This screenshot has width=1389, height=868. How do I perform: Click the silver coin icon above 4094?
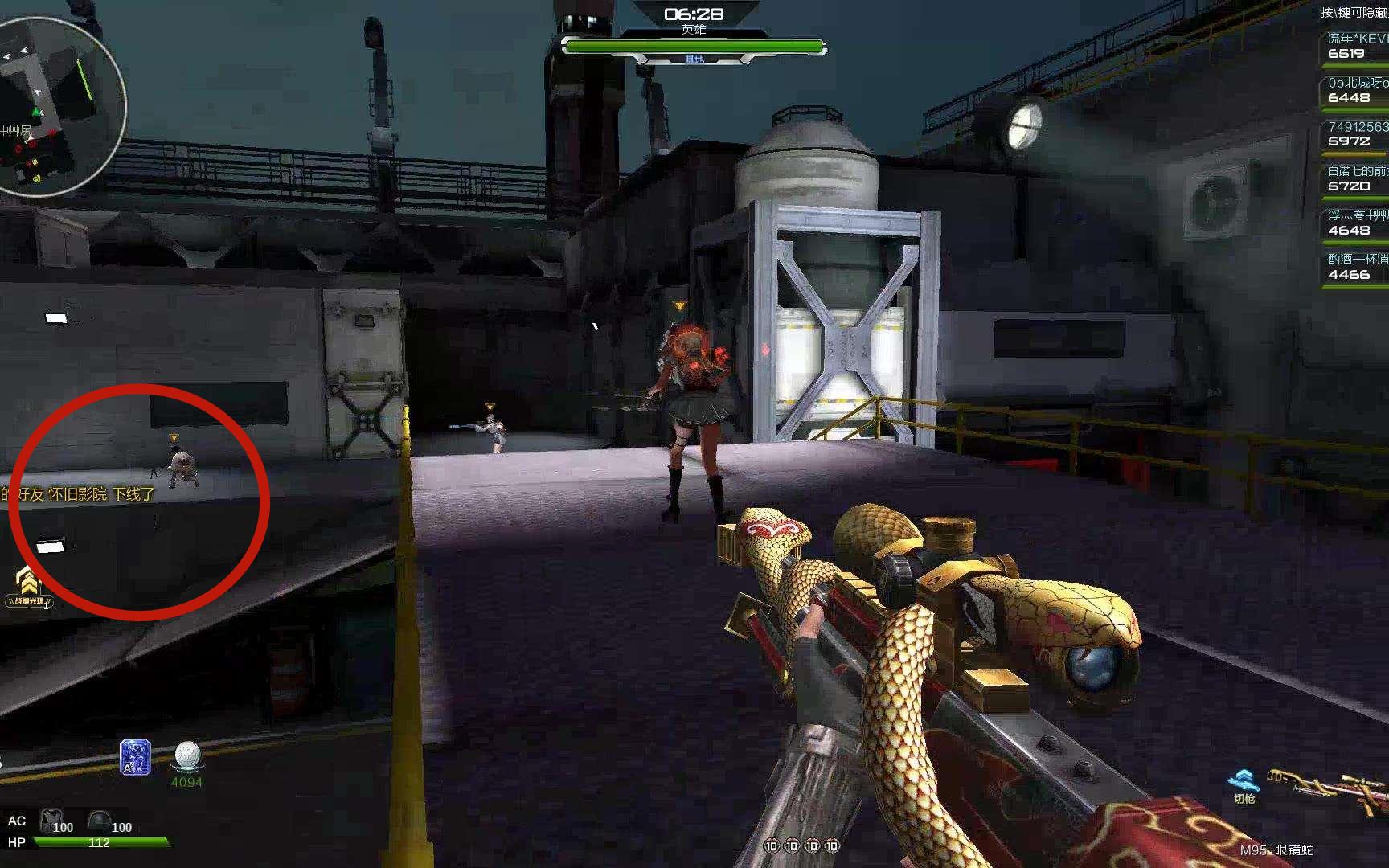(x=187, y=755)
